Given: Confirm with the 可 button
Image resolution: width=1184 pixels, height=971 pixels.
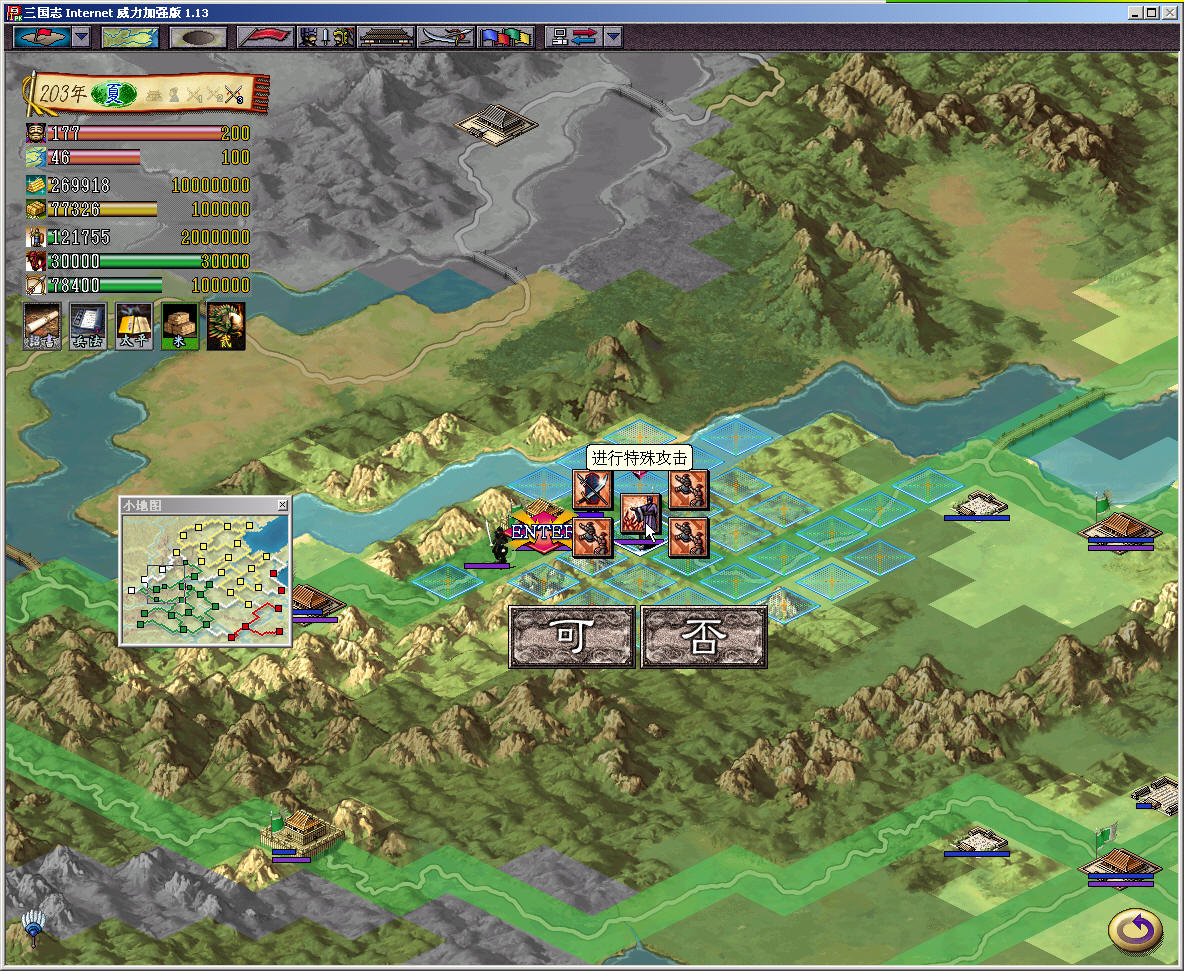Looking at the screenshot, I should click(571, 636).
